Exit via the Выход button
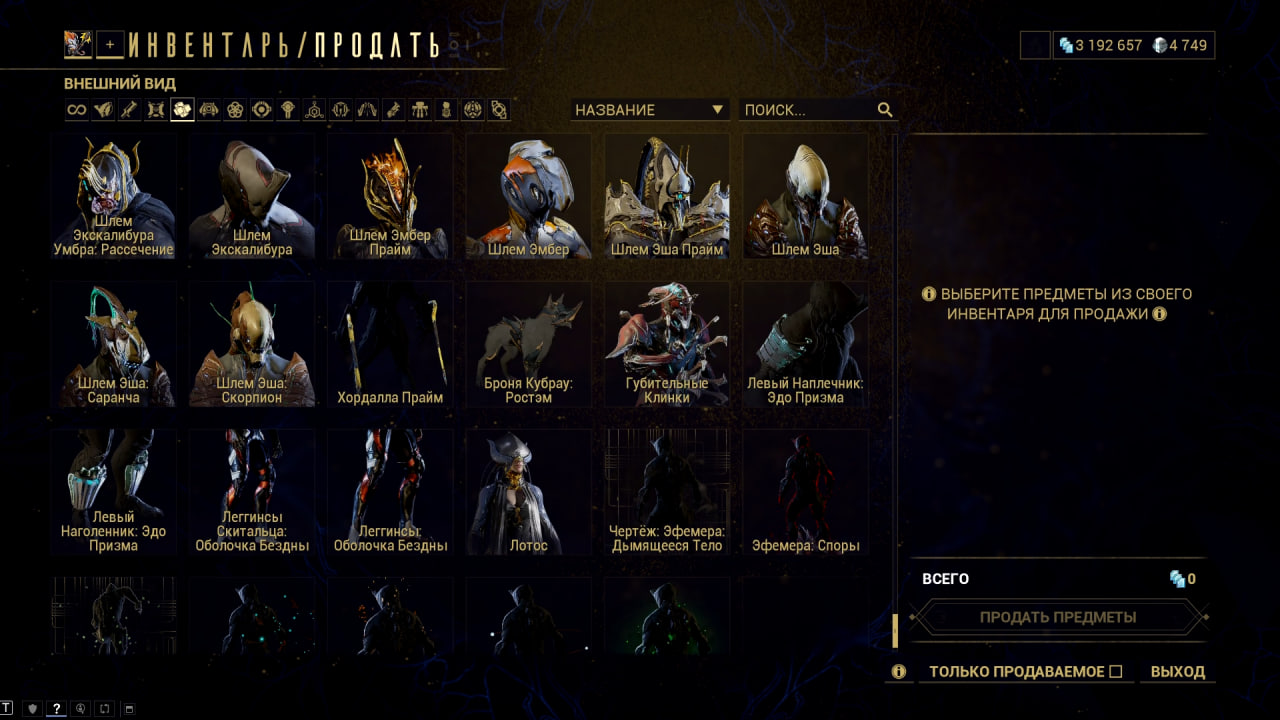This screenshot has width=1280, height=720. point(1177,672)
